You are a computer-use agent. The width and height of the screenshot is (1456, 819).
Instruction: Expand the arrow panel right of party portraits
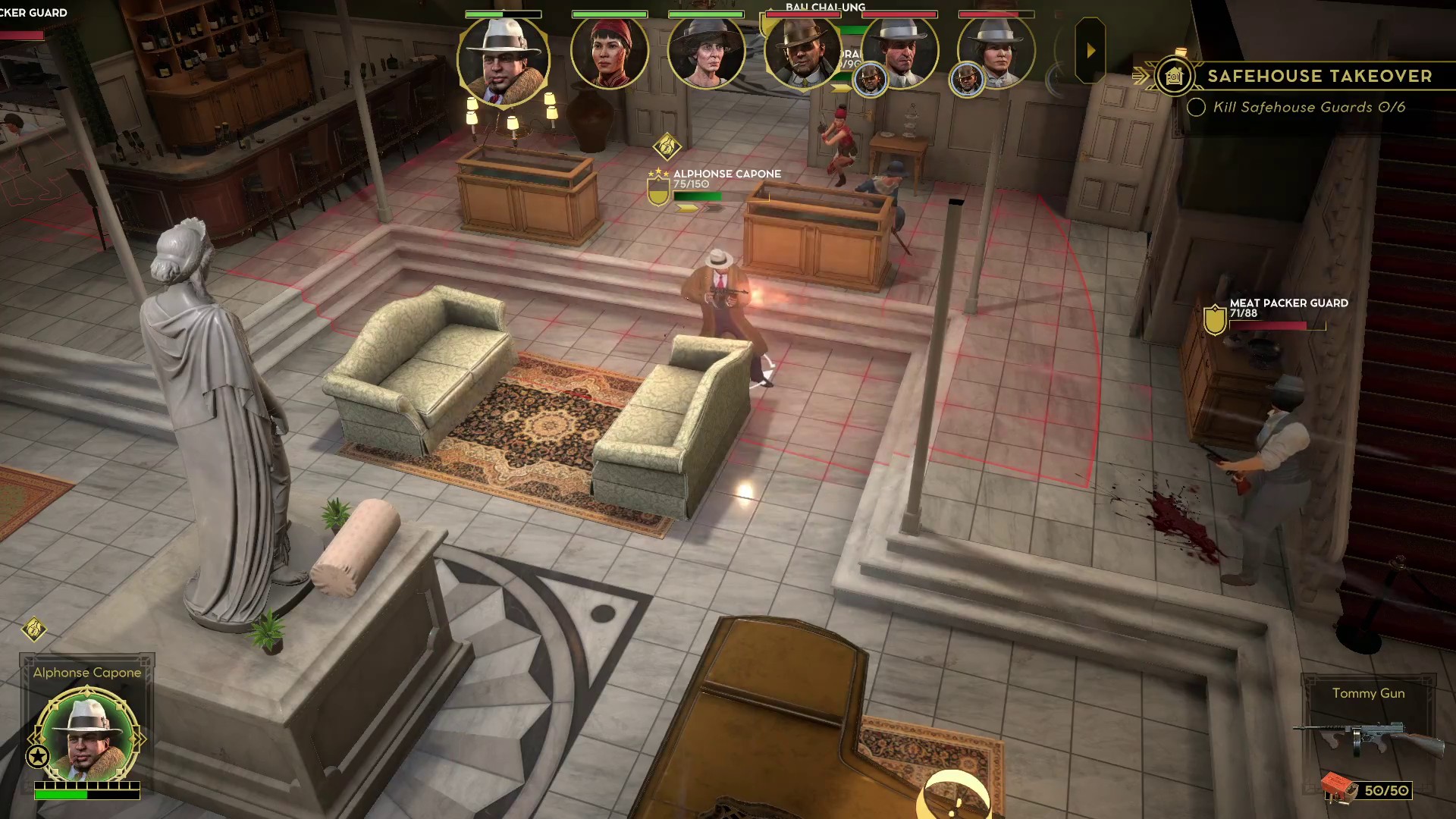(1090, 51)
